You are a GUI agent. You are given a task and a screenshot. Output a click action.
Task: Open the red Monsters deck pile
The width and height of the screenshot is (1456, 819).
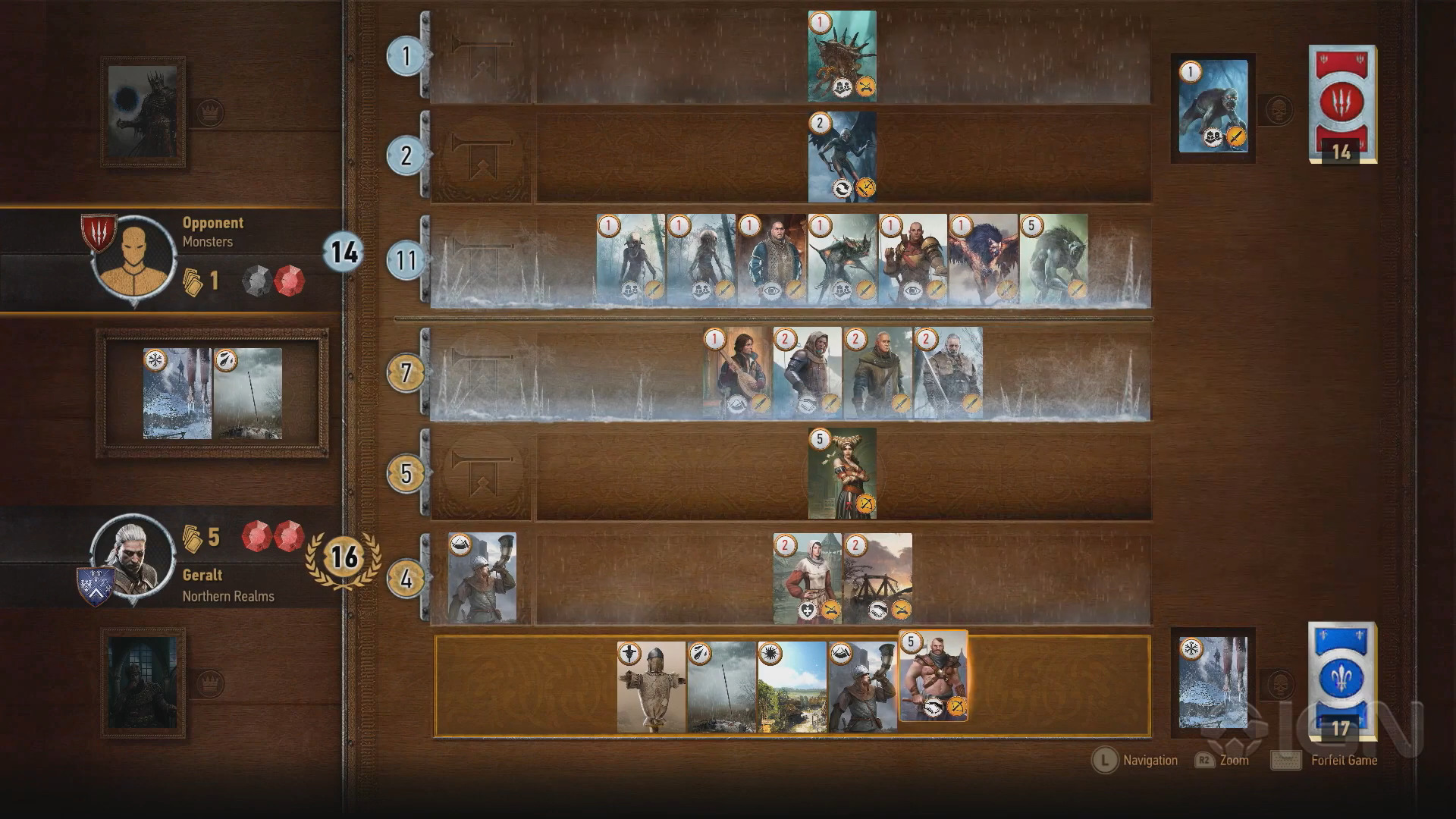click(x=1342, y=106)
